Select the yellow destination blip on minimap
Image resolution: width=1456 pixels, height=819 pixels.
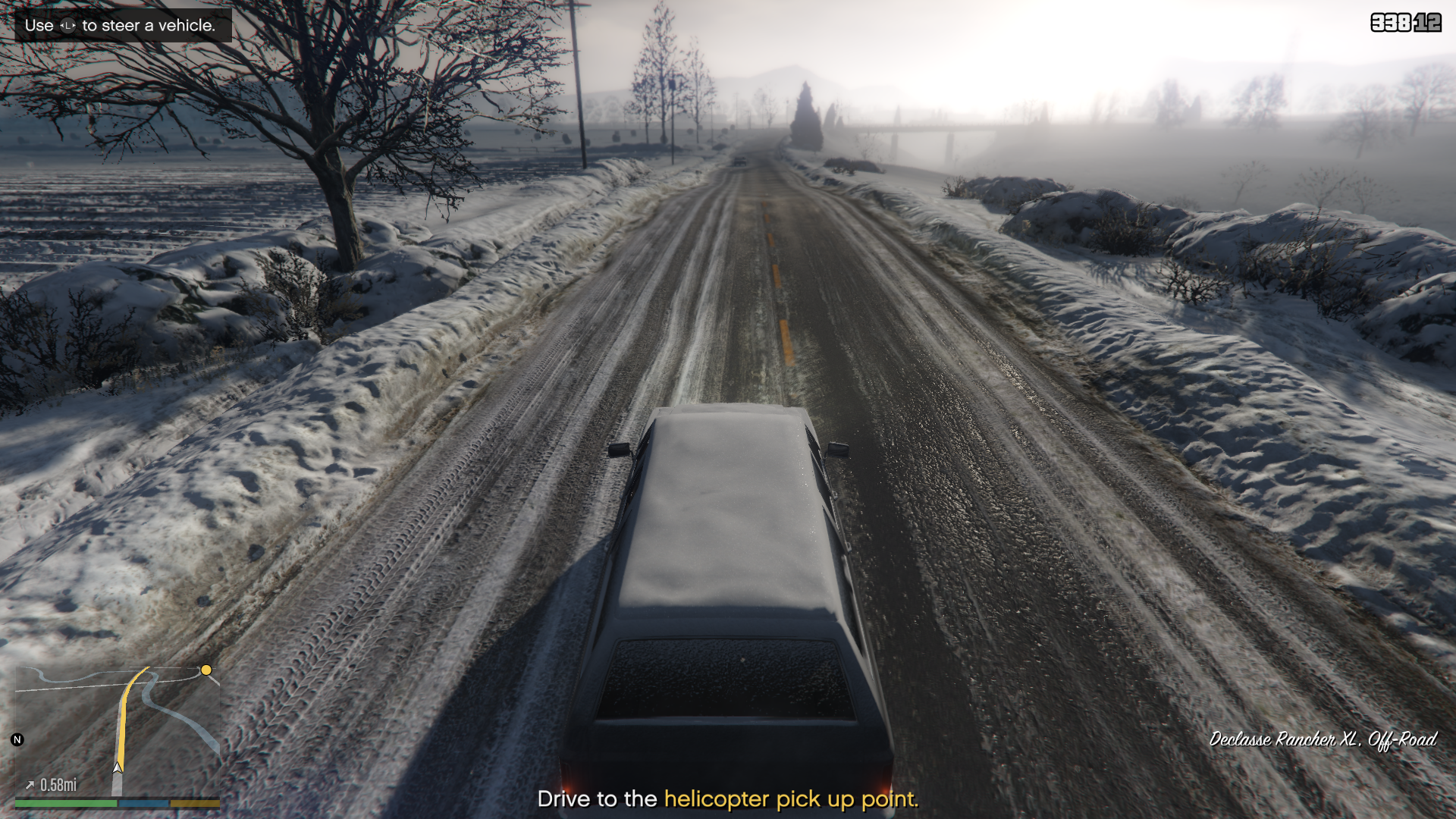click(x=206, y=670)
